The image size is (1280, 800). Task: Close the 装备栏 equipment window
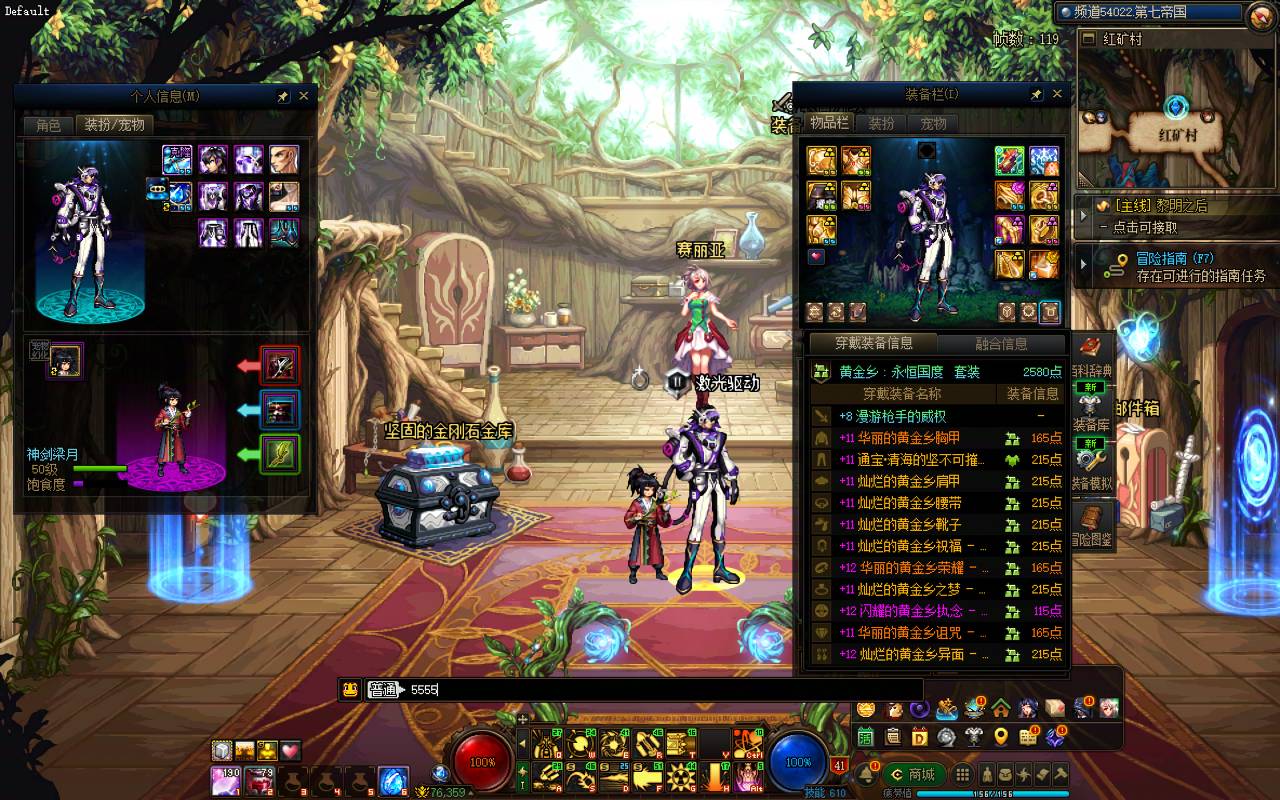[1057, 94]
